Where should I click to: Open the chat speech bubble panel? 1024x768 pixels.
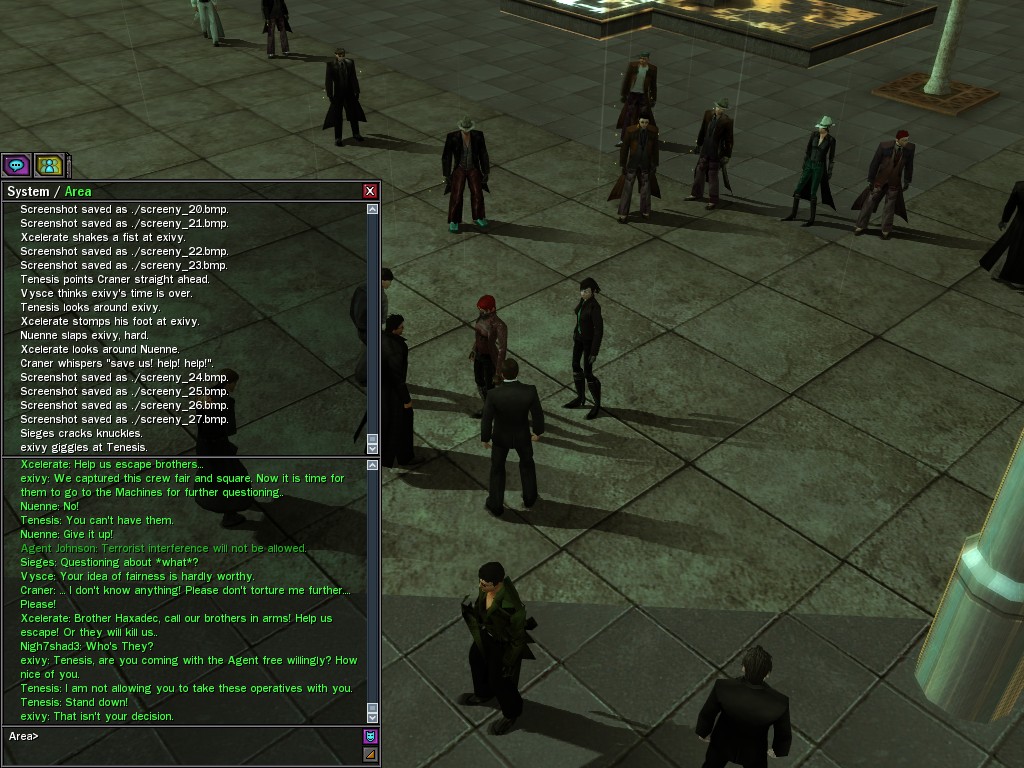click(16, 165)
